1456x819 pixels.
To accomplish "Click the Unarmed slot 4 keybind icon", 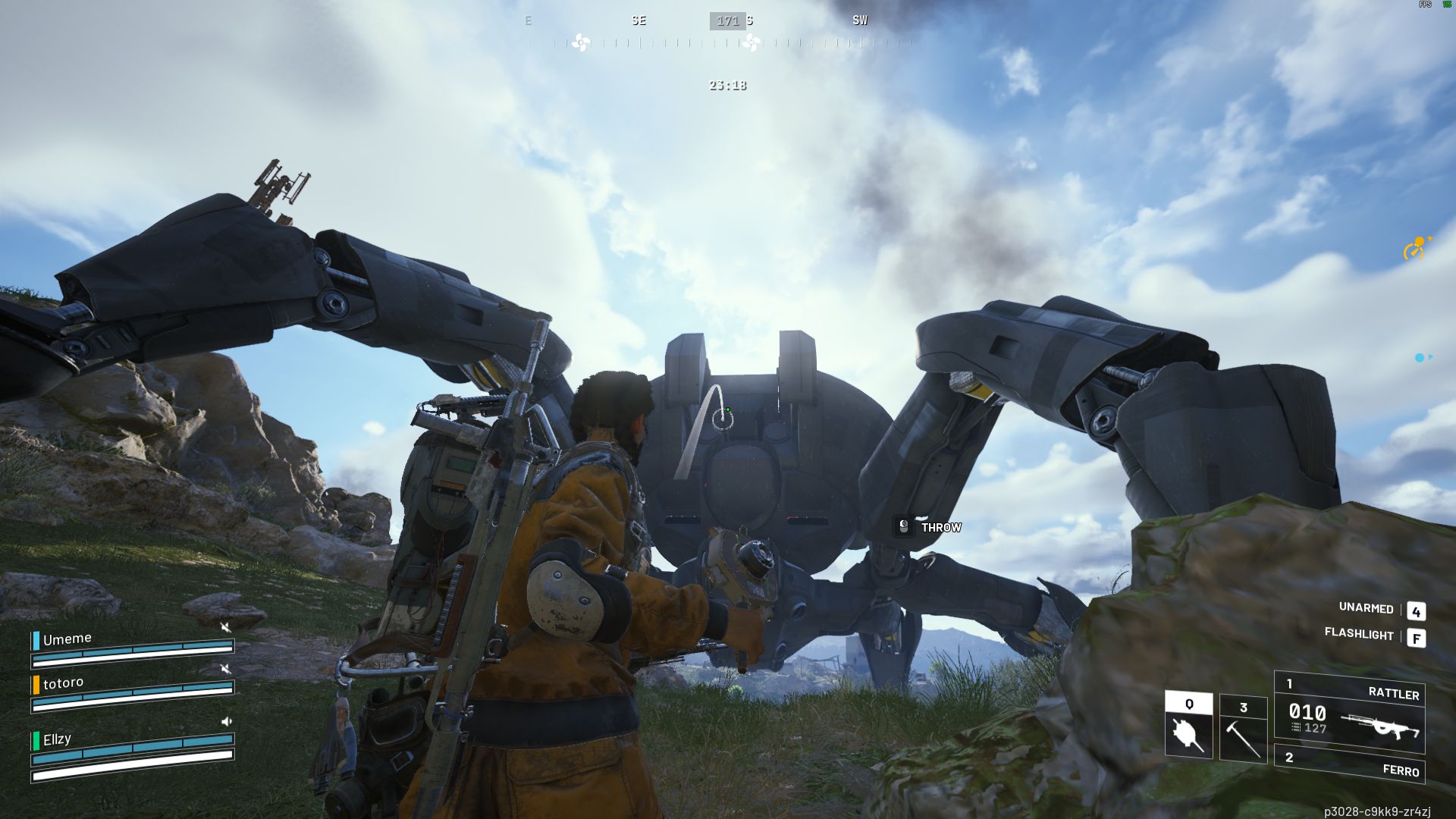I will pos(1417,610).
